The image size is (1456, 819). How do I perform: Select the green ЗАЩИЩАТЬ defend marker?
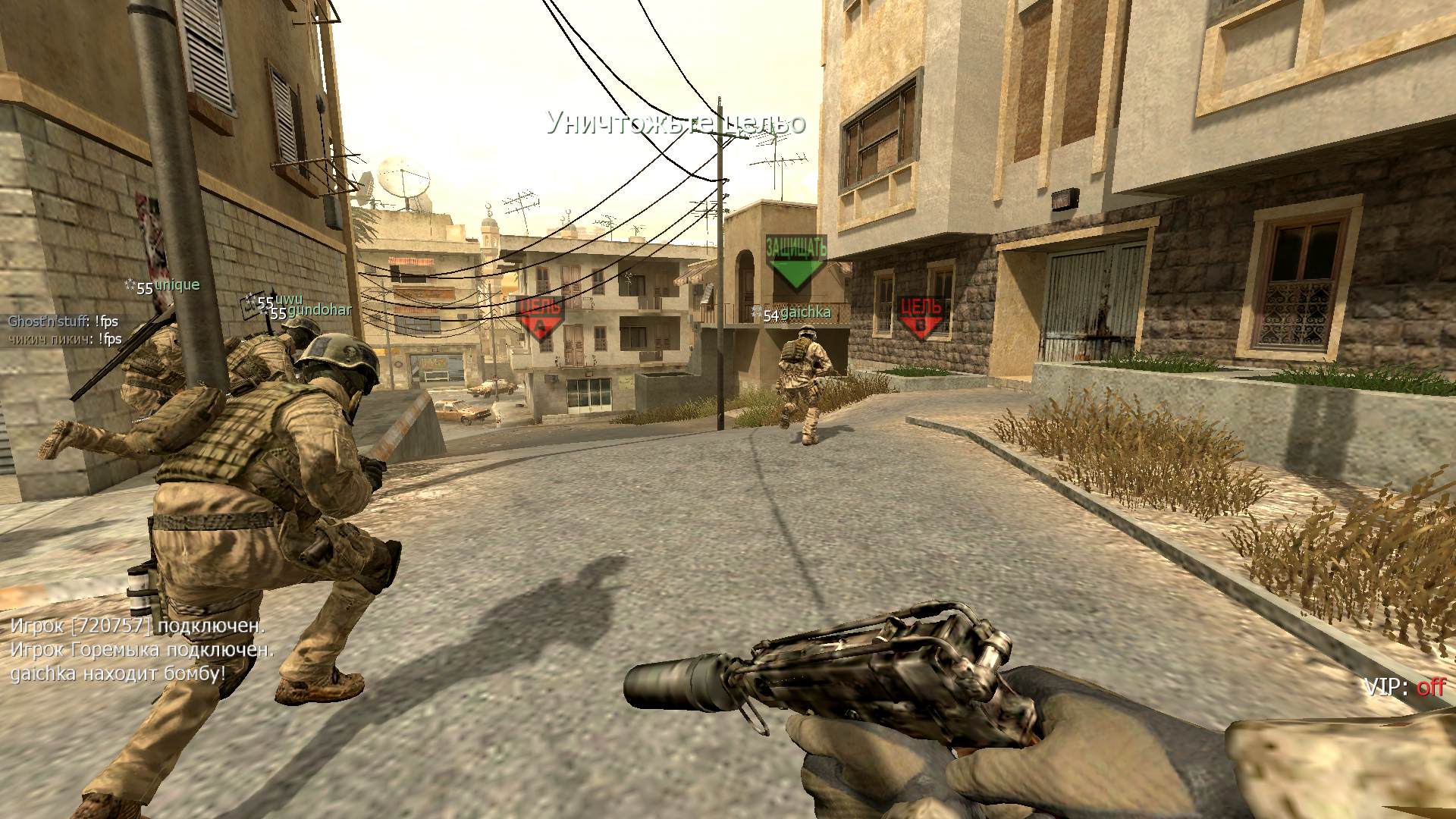click(795, 261)
